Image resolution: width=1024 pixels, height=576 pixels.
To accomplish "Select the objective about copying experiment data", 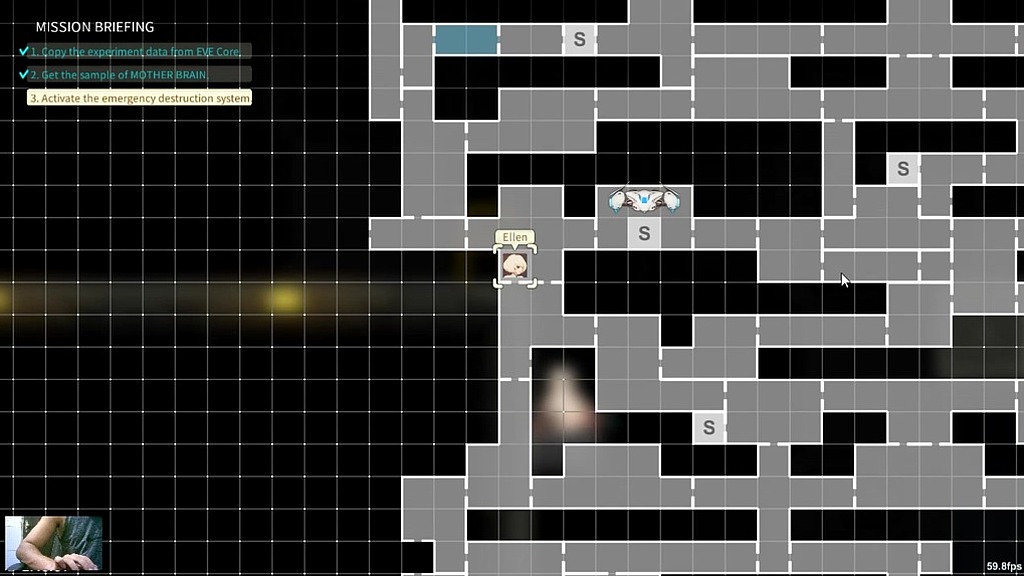I will point(140,51).
